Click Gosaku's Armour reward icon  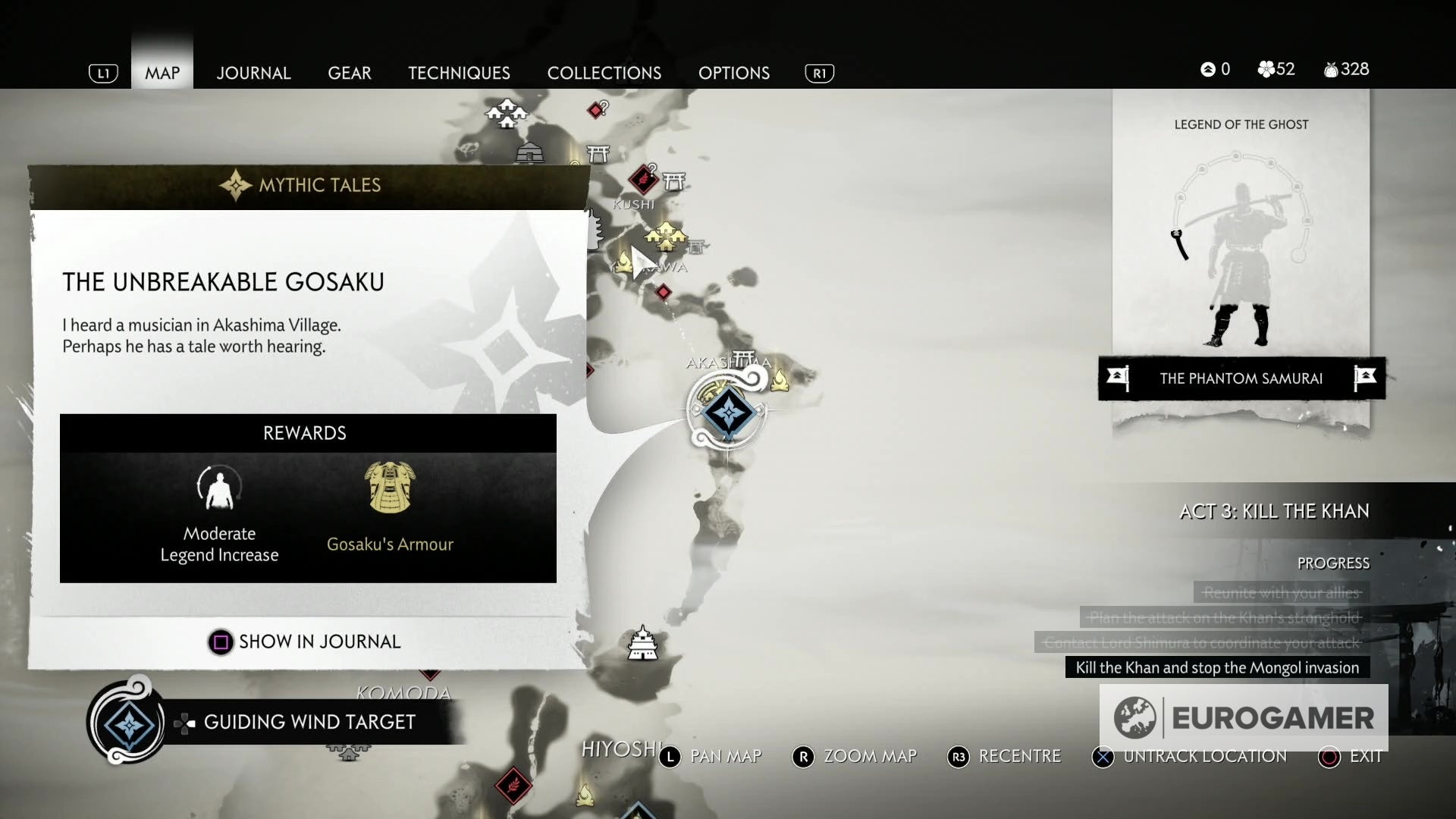[x=391, y=489]
